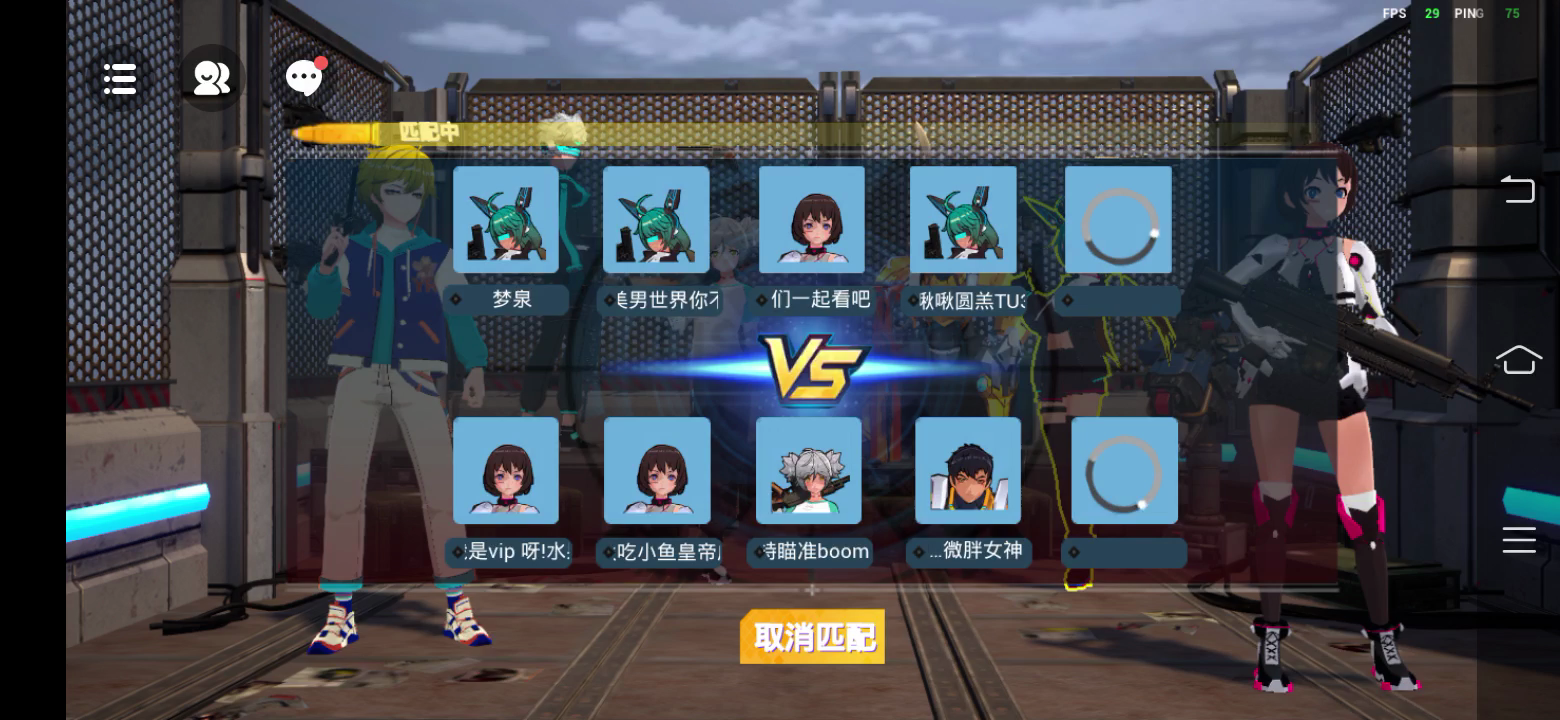
Task: Select the avatar of player 男世界你
Action: (656, 219)
